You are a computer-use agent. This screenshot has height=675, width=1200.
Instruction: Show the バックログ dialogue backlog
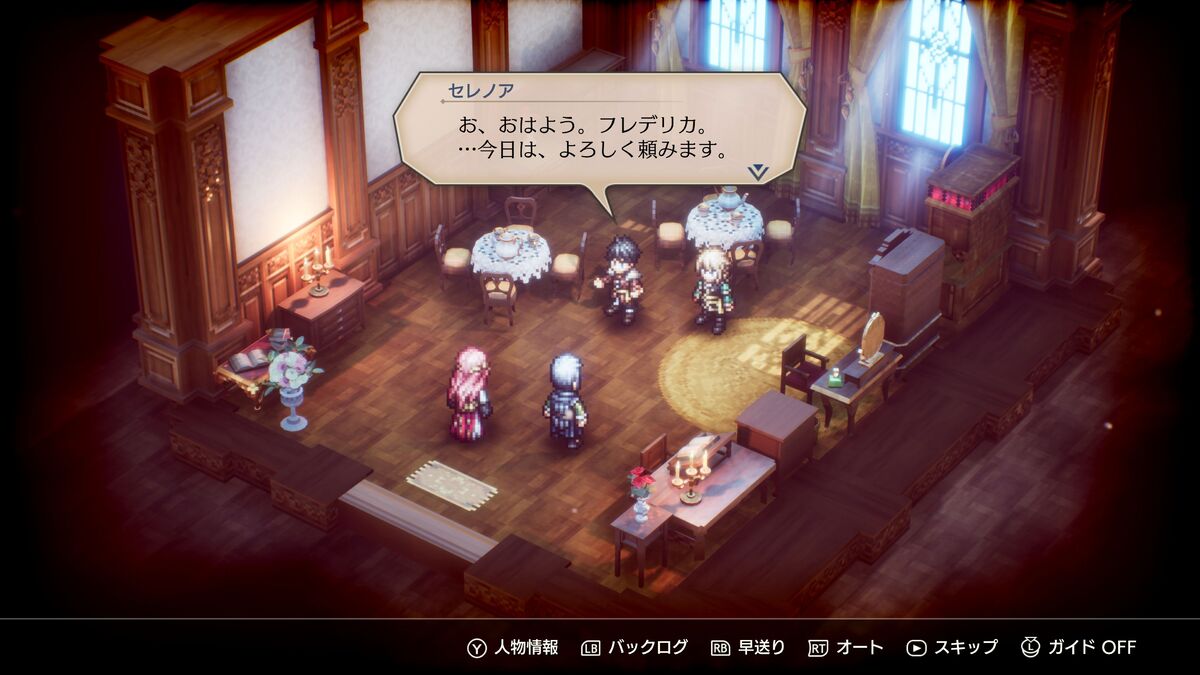point(634,647)
